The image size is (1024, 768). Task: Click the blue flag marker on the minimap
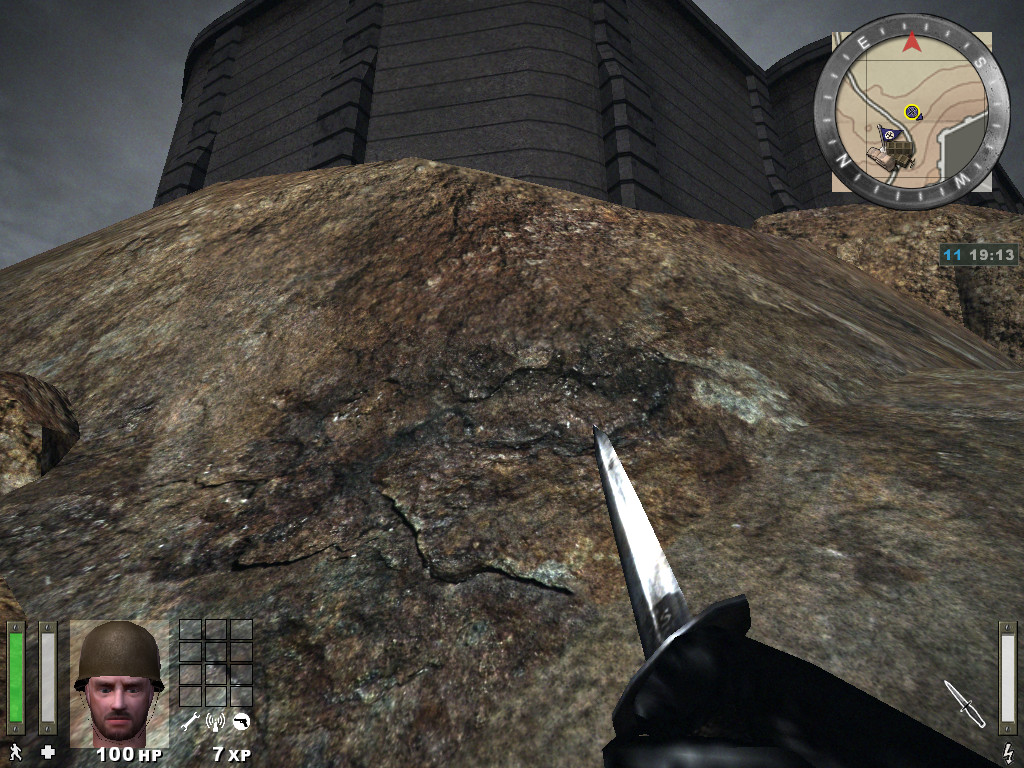click(885, 135)
